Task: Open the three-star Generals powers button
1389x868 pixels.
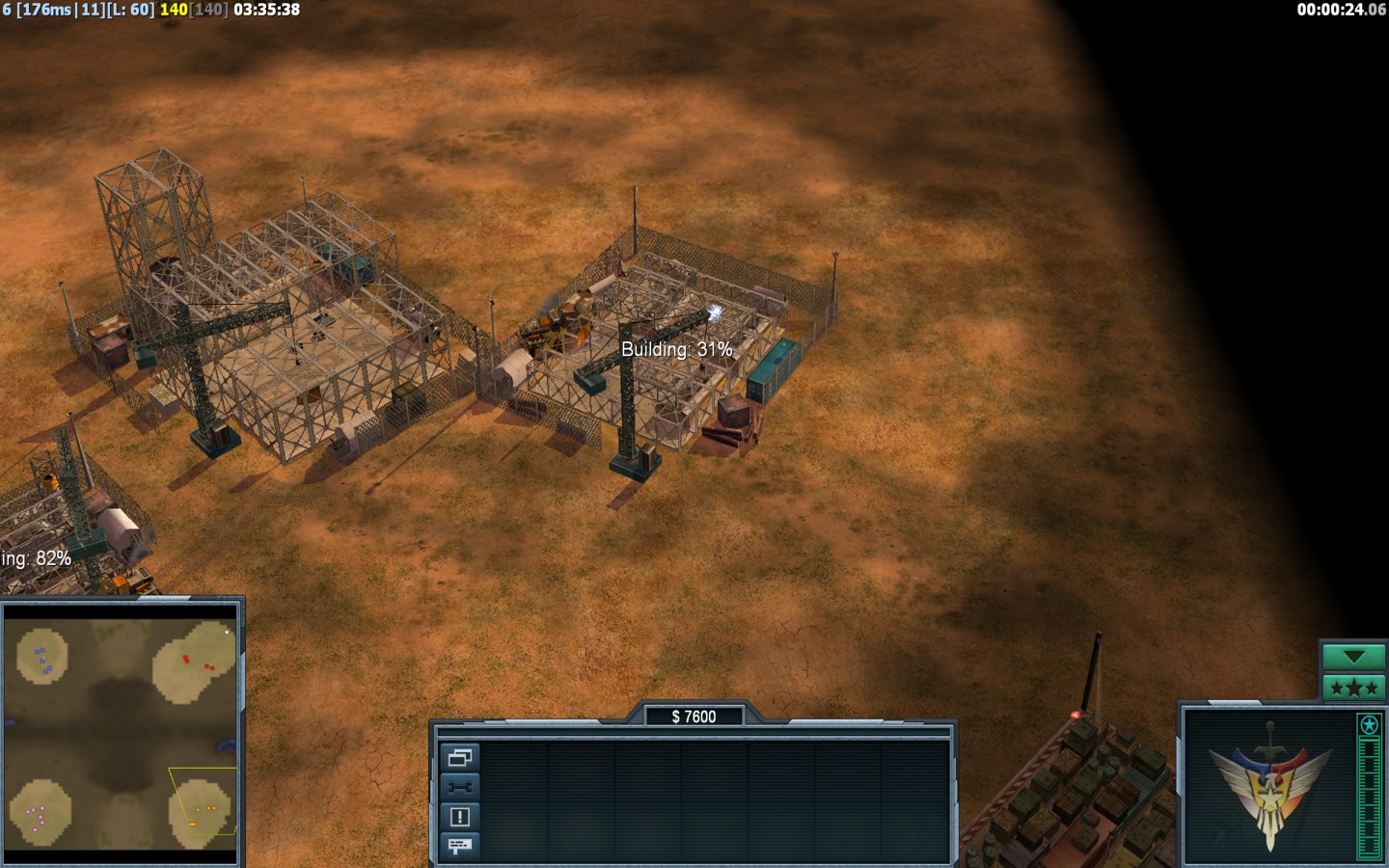Action: (x=1352, y=688)
